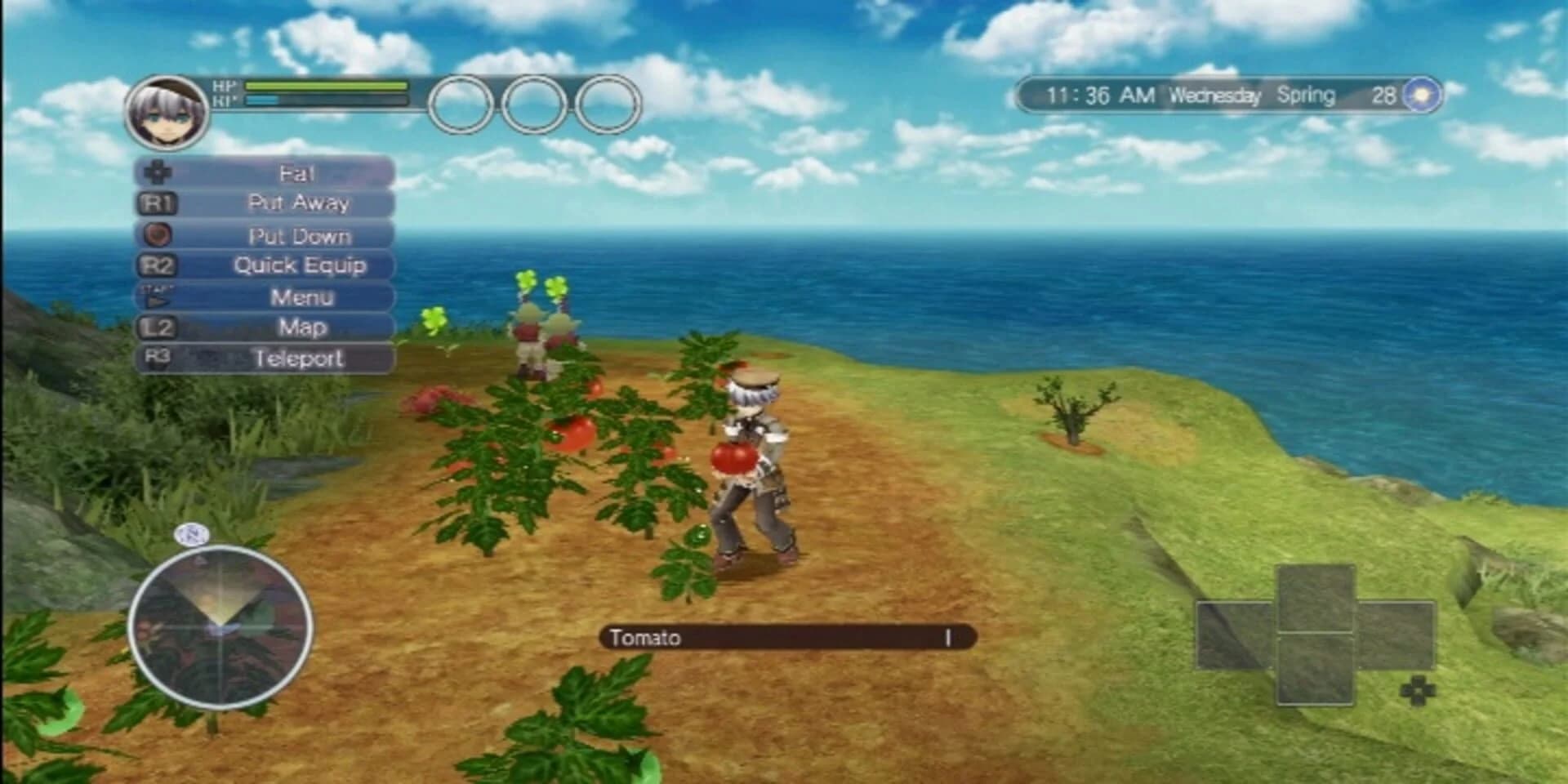
Task: Click the L2 icon next to Map
Action: [158, 327]
